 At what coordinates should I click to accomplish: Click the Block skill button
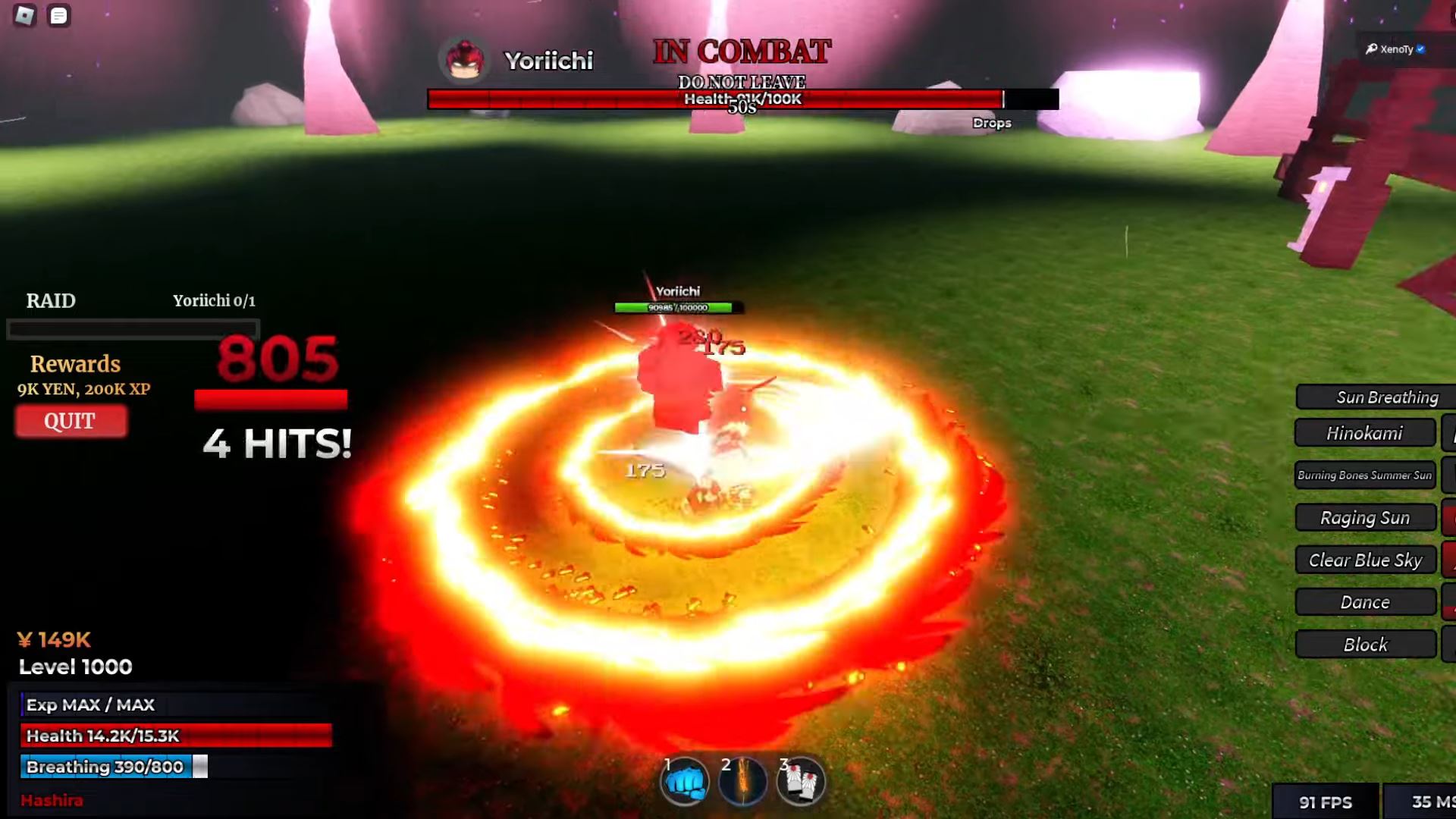pos(1364,645)
